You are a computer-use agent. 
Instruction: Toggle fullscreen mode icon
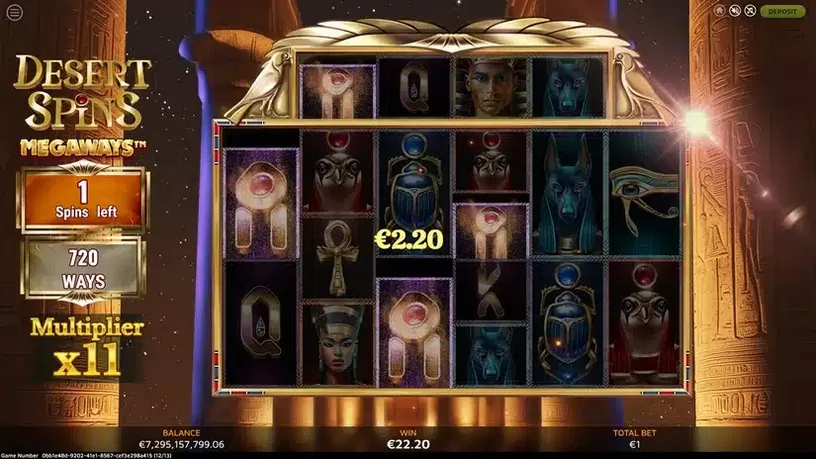tap(751, 11)
